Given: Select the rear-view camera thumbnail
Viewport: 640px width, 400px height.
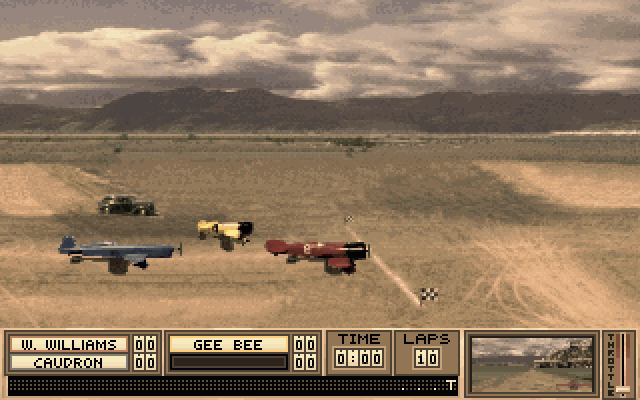Looking at the screenshot, I should pyautogui.click(x=533, y=364).
